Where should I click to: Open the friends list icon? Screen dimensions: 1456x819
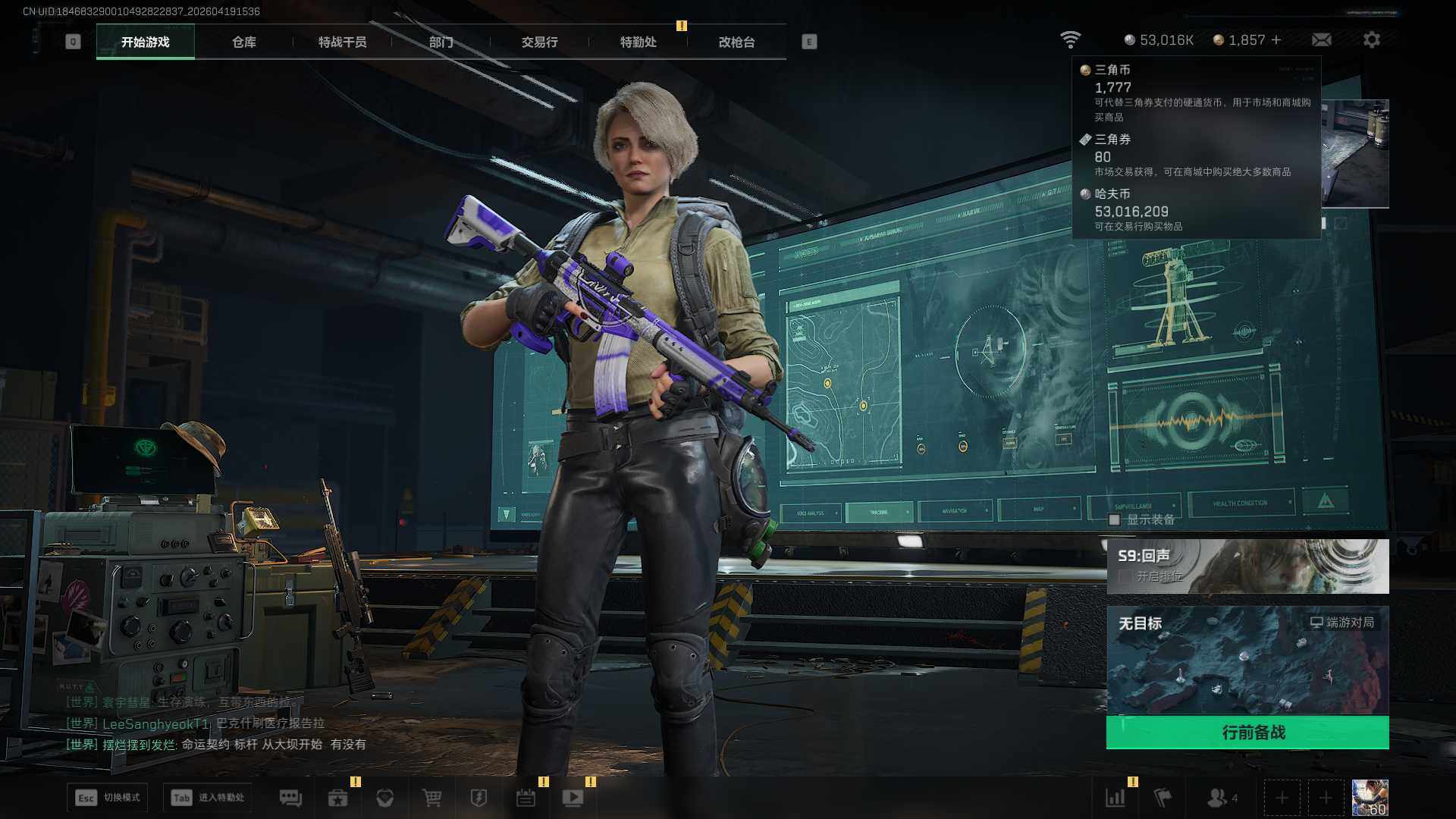pyautogui.click(x=1217, y=798)
